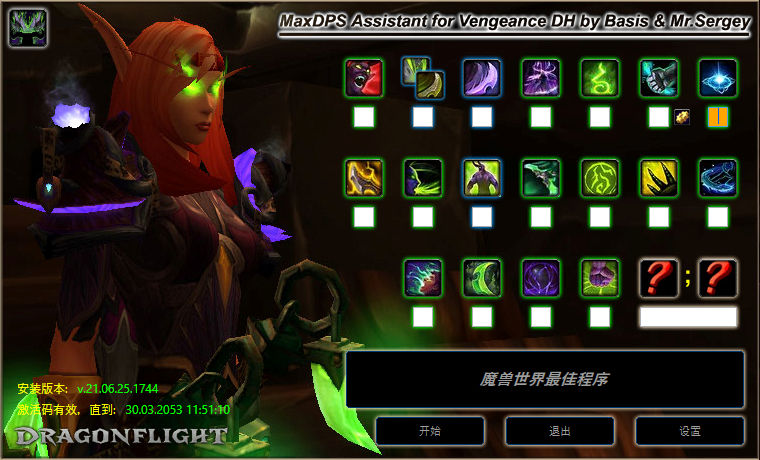Click the 退出 (Exit) button
760x460 pixels.
(x=560, y=431)
